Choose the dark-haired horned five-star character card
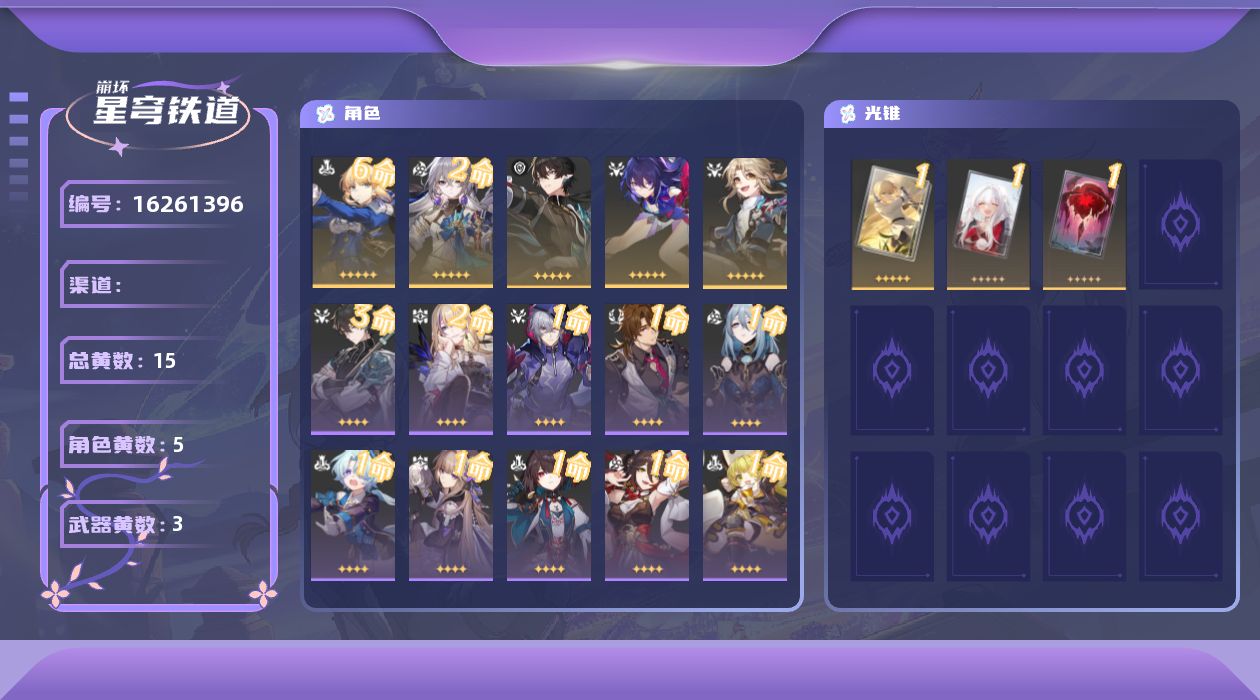The image size is (1260, 700). pos(549,222)
